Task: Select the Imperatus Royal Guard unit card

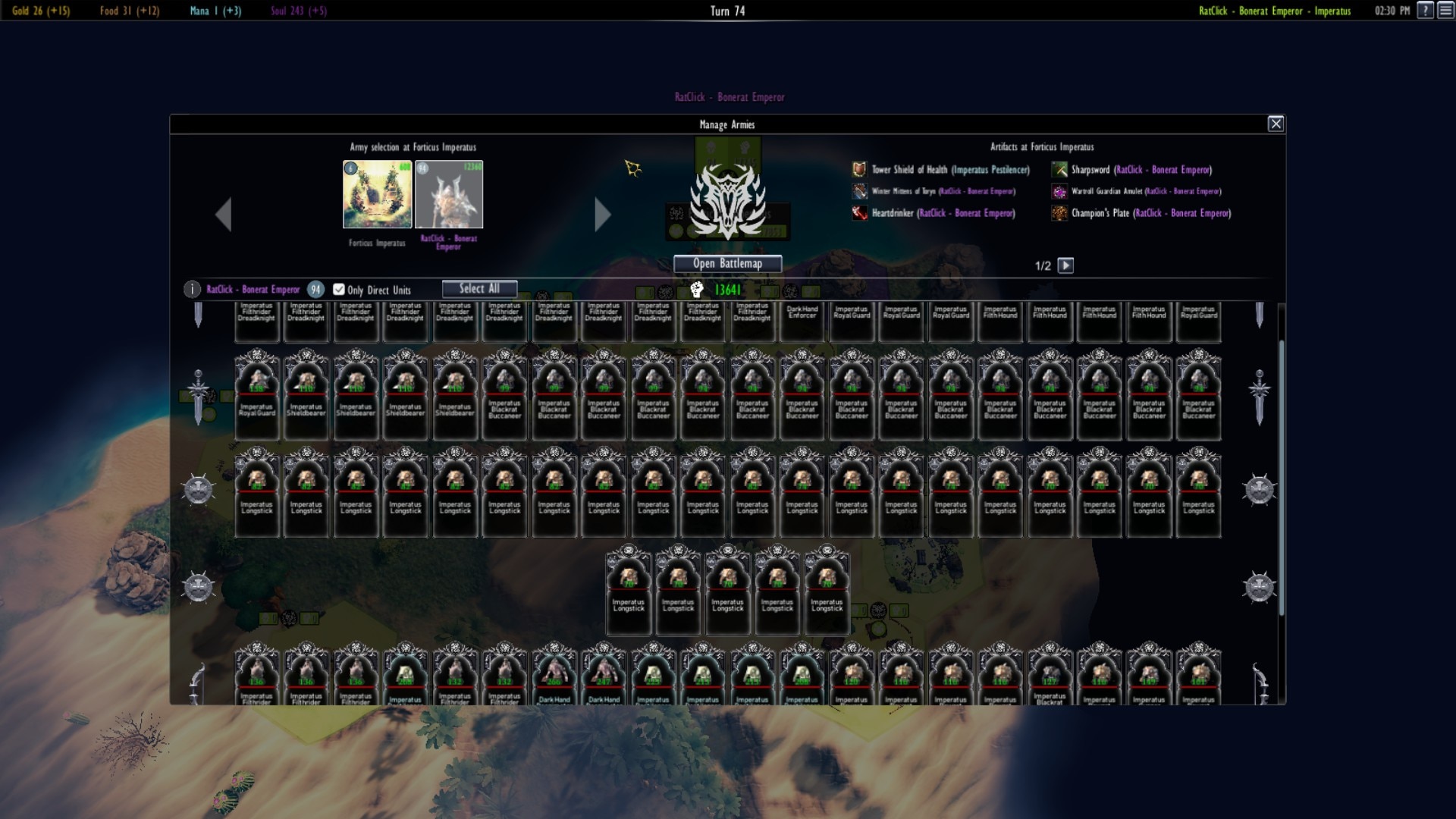Action: (x=257, y=394)
